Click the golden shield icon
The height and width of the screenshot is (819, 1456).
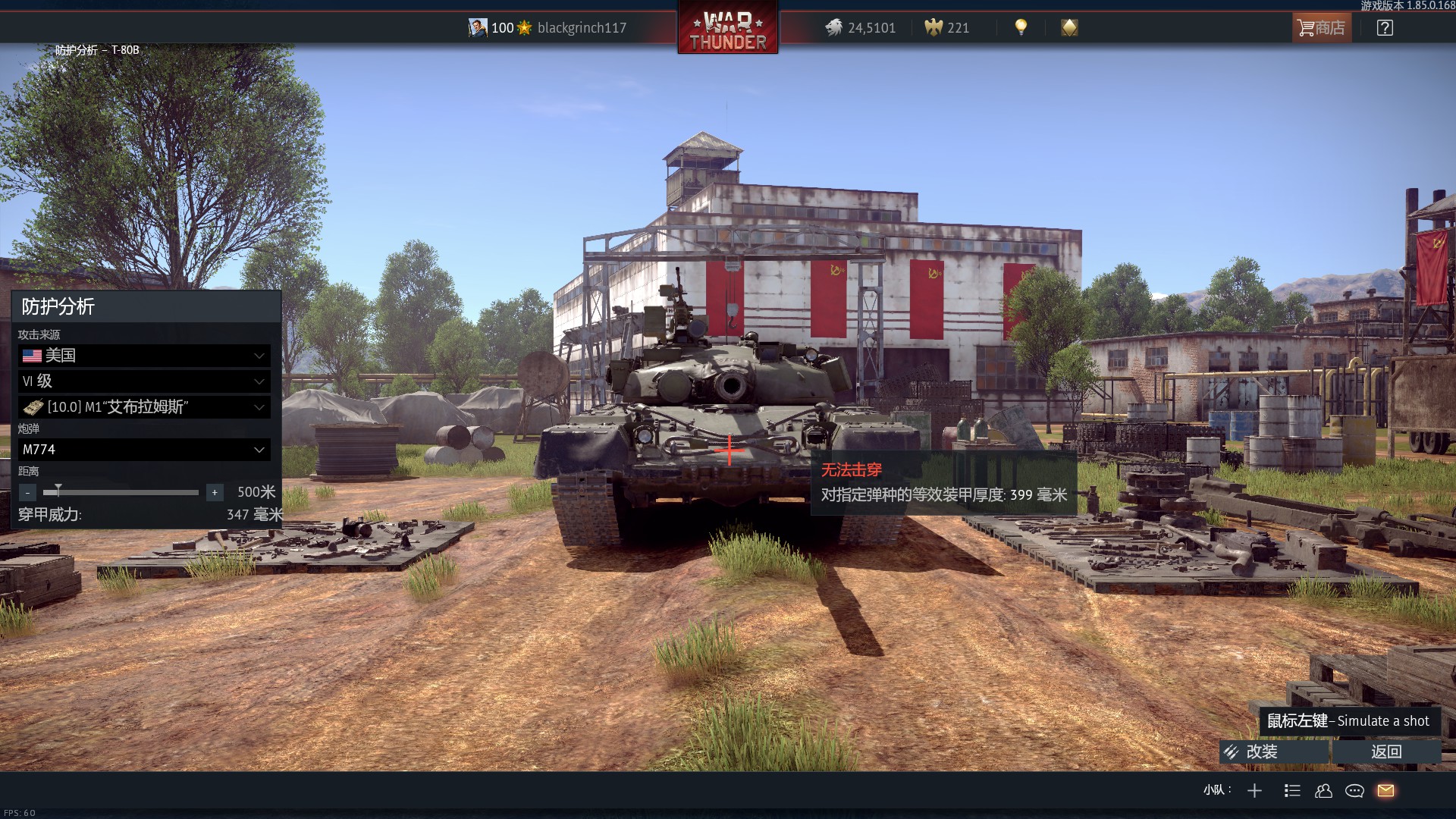[1069, 28]
